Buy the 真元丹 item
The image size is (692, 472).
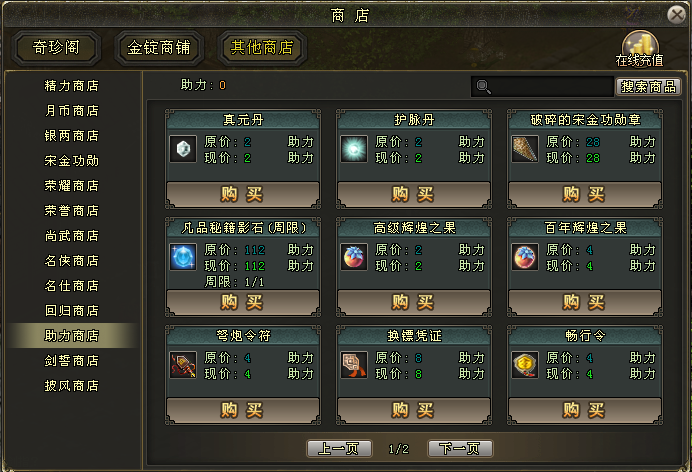pos(242,193)
